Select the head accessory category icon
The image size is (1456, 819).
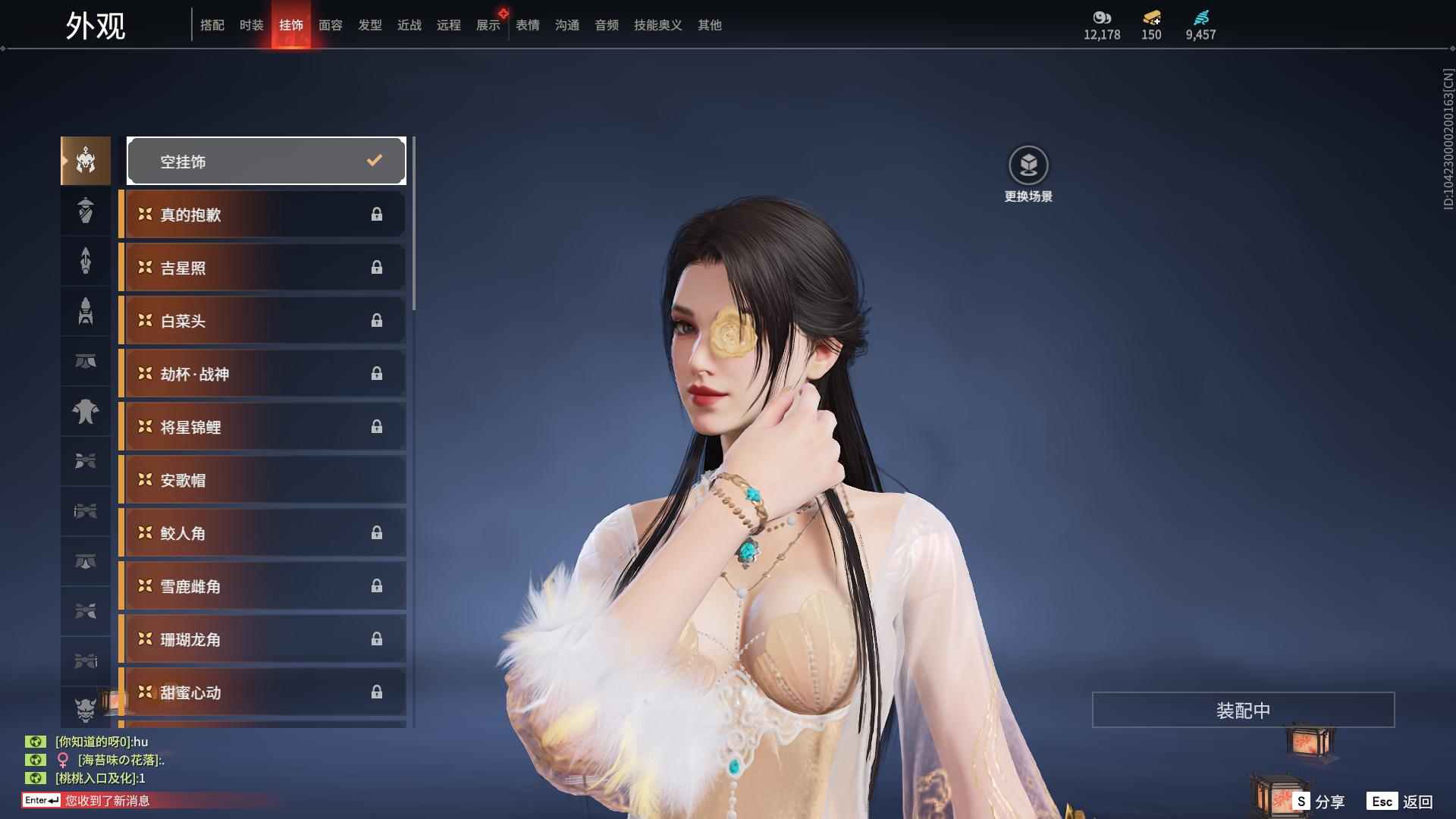(86, 161)
